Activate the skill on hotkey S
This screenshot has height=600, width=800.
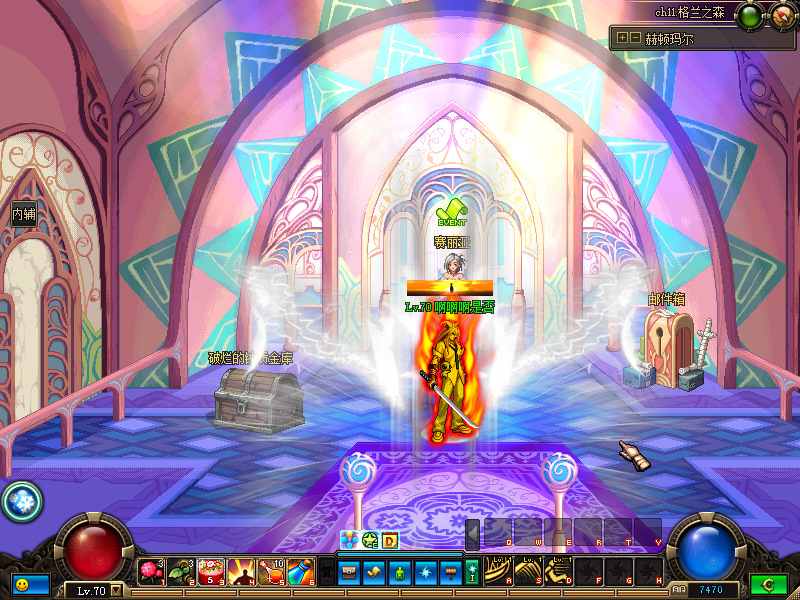click(529, 571)
